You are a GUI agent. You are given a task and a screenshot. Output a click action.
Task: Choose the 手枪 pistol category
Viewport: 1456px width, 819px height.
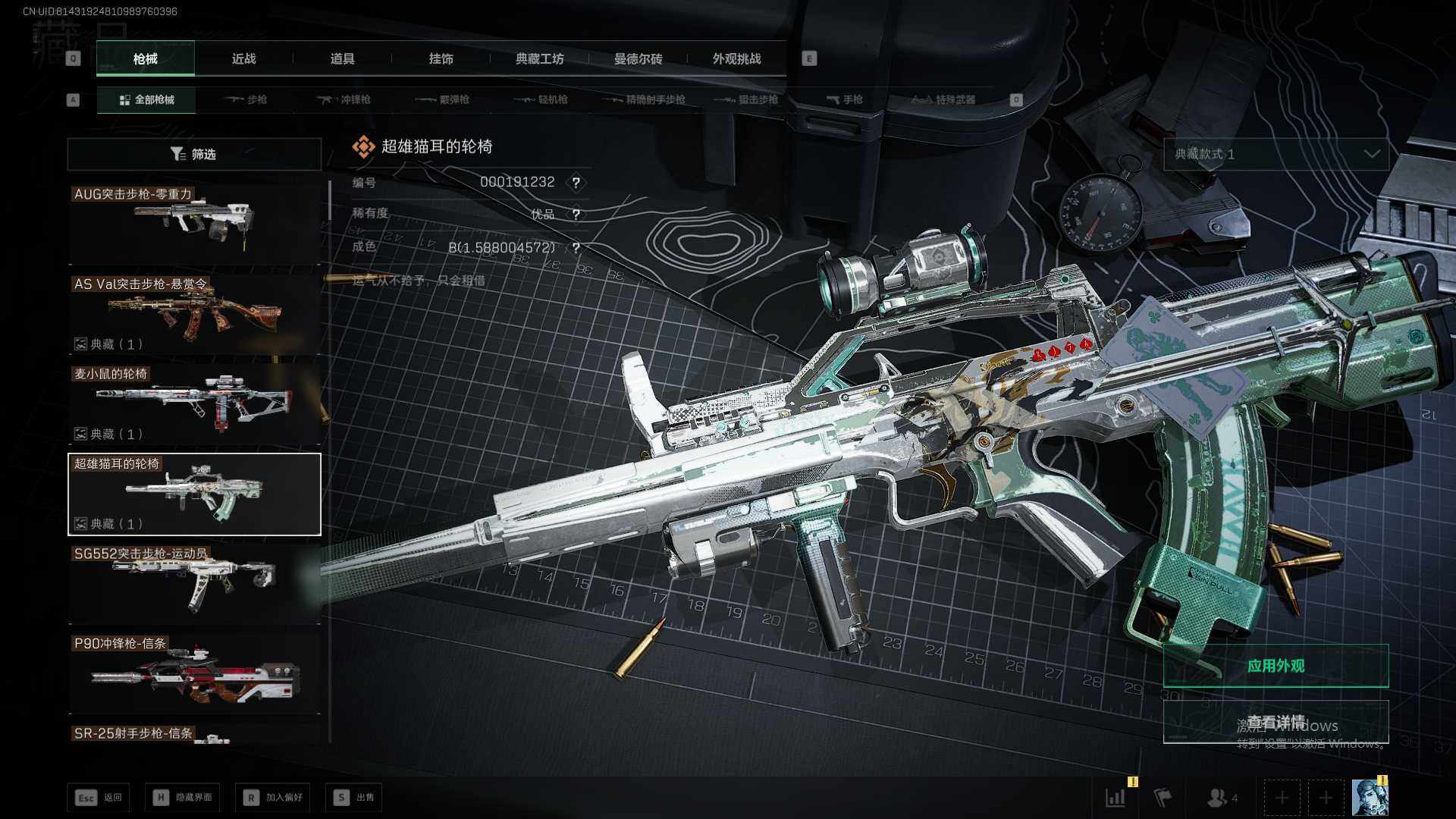click(x=844, y=99)
